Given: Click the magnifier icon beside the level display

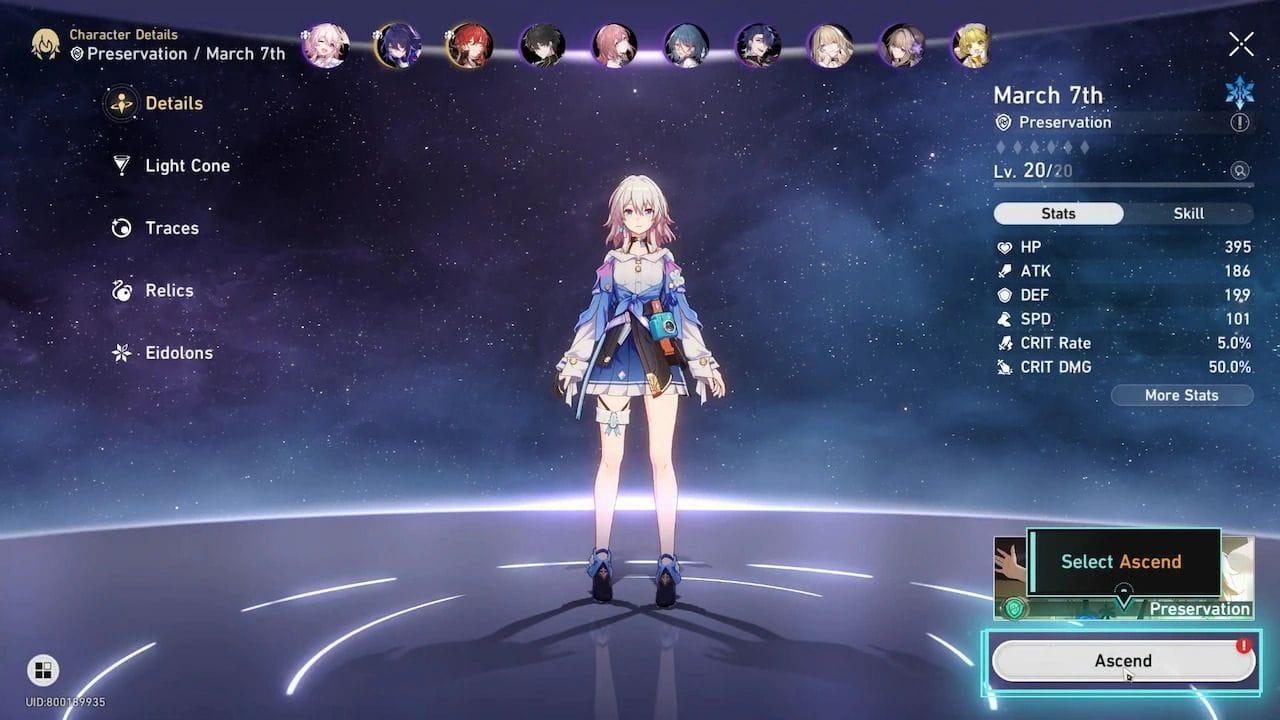Looking at the screenshot, I should tap(1239, 170).
